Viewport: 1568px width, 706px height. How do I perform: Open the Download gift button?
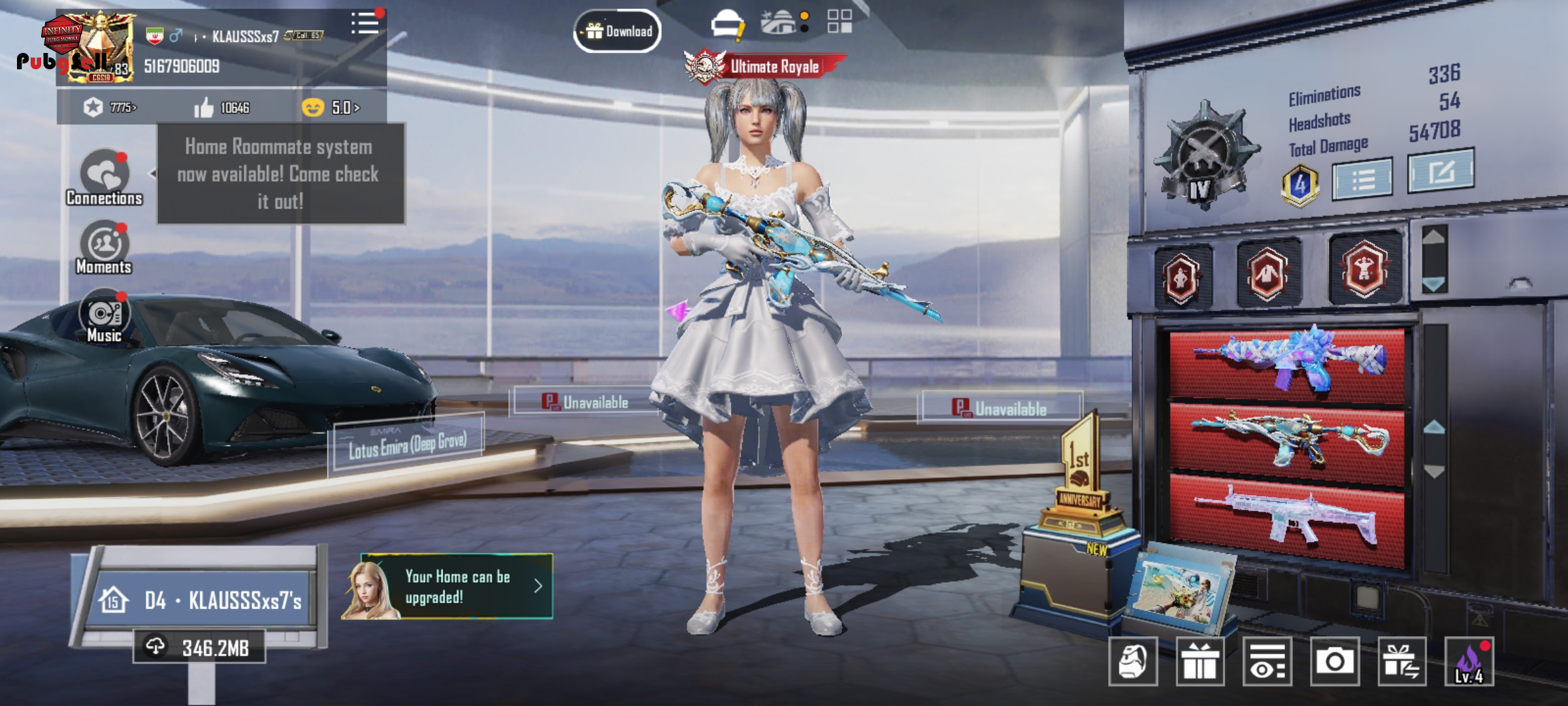pyautogui.click(x=617, y=31)
